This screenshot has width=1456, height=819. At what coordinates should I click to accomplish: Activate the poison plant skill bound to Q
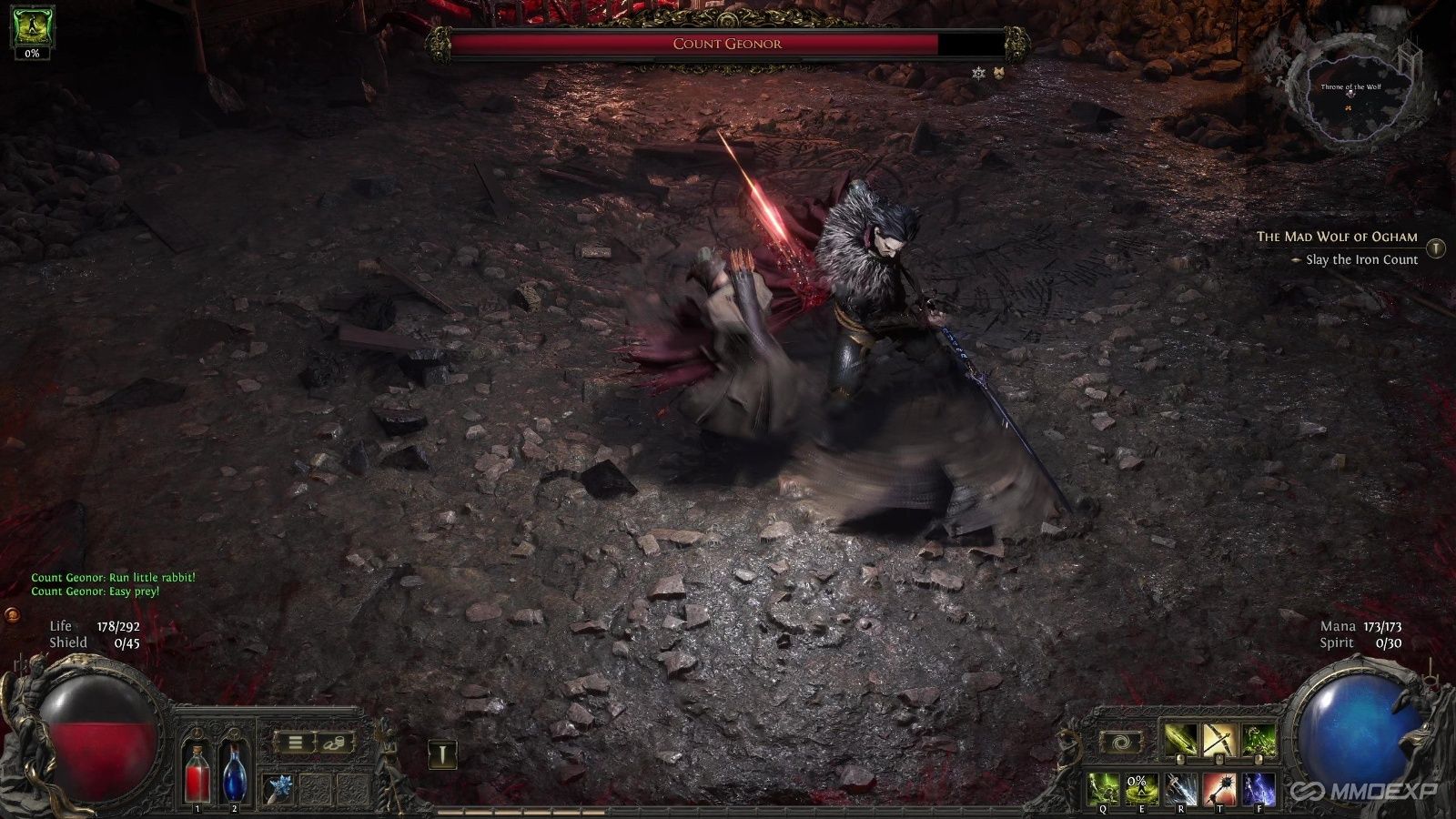tap(1103, 788)
